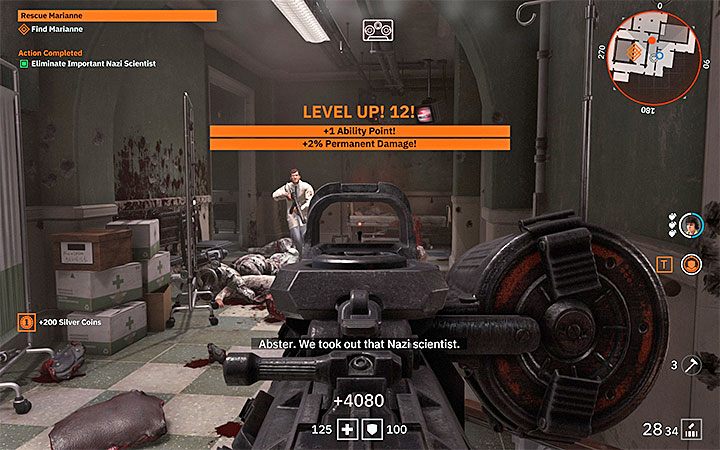The image size is (720, 450).
Task: Click the +1 Ability Point banner
Action: coord(359,131)
